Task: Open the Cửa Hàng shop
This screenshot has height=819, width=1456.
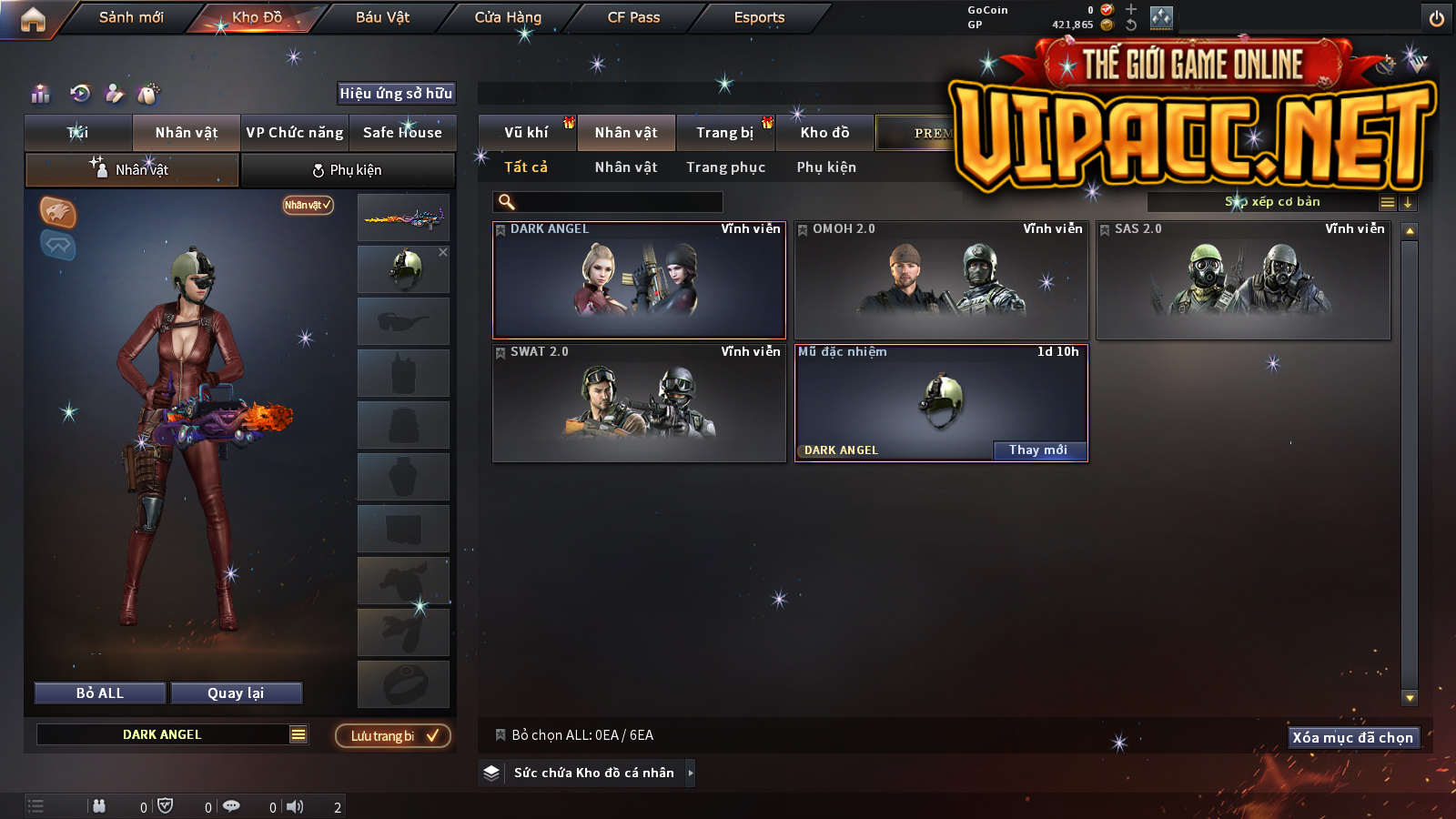Action: coord(508,17)
